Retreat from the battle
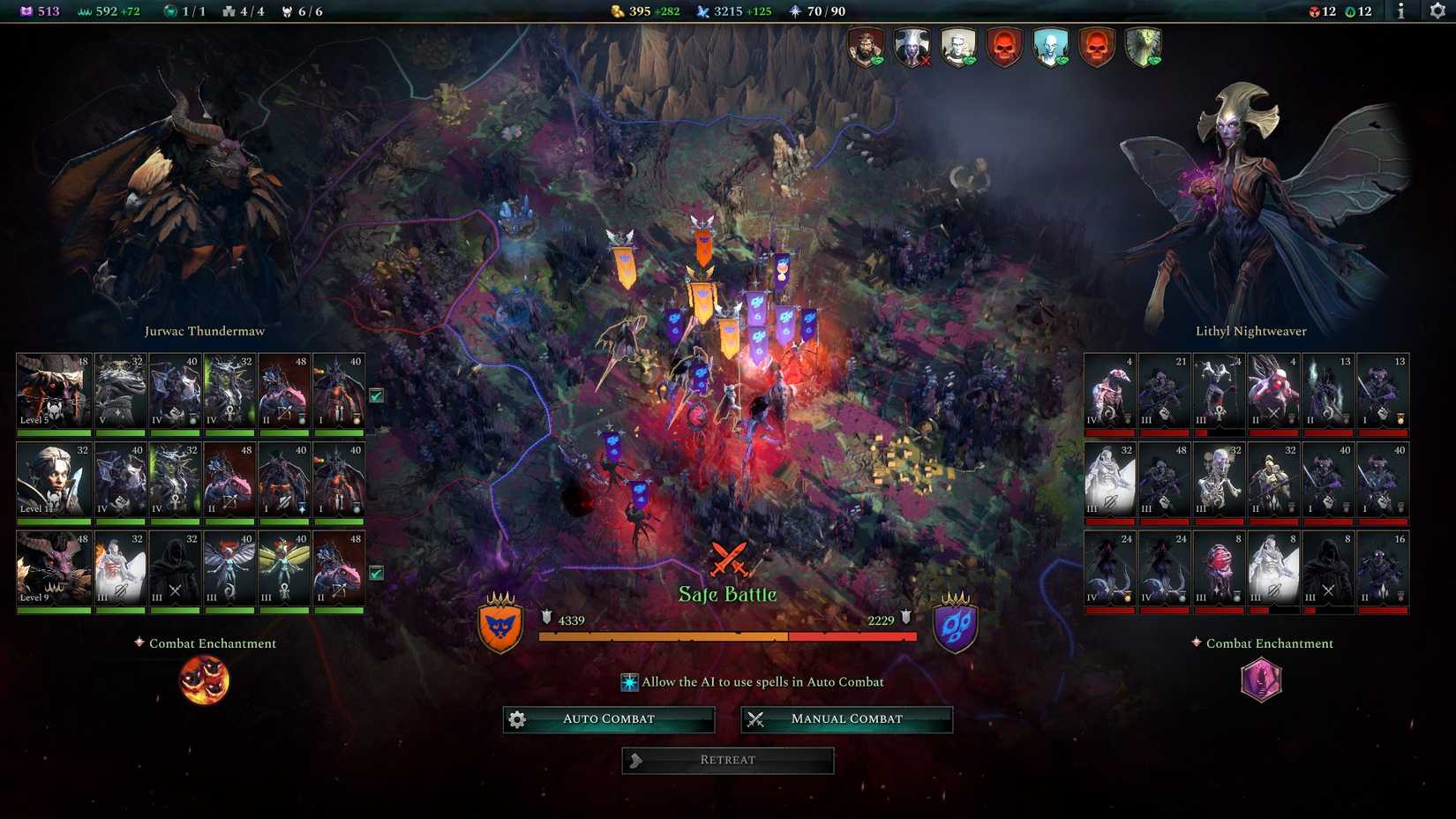 (727, 759)
